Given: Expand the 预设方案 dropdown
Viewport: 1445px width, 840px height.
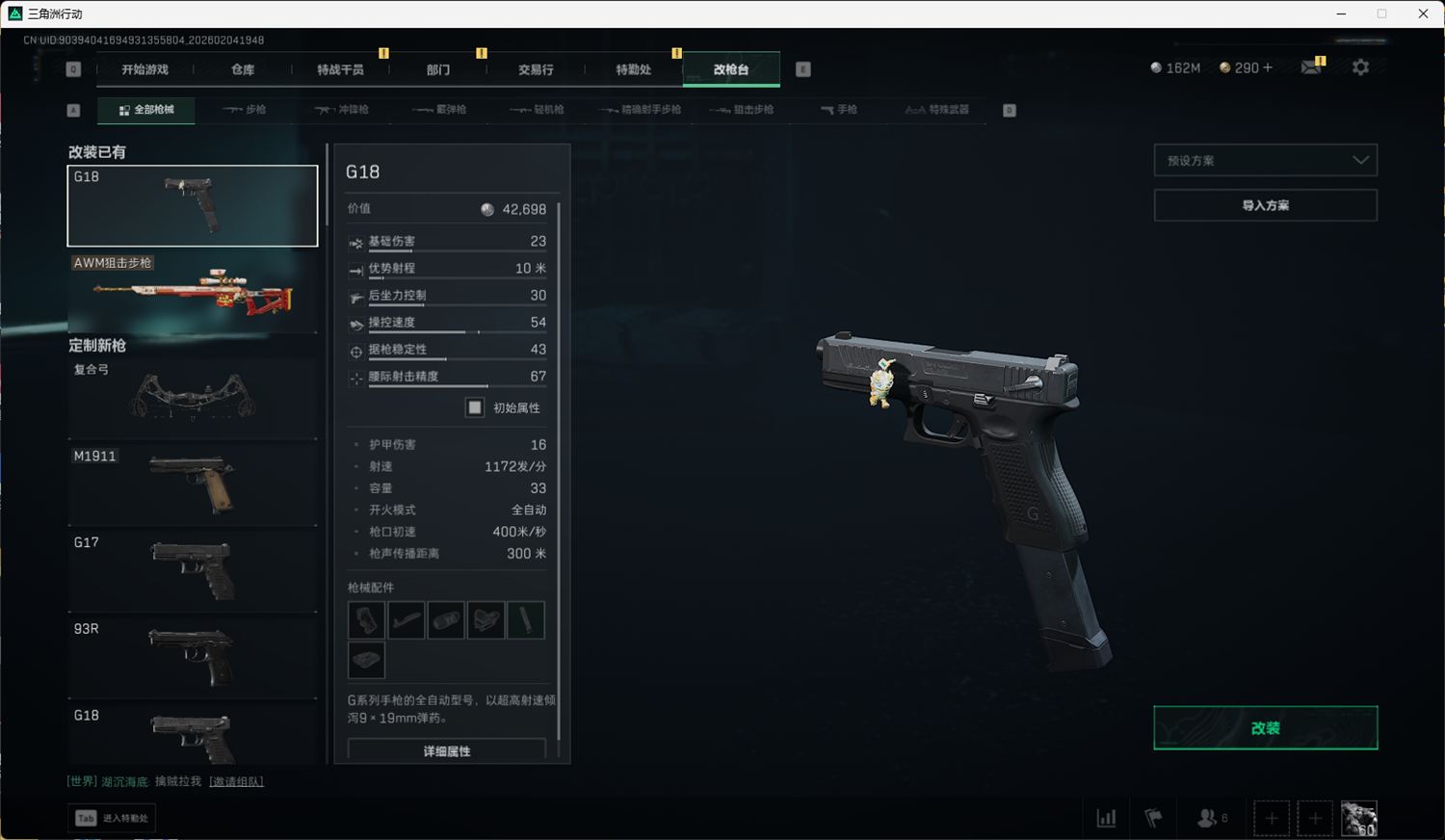Looking at the screenshot, I should [x=1265, y=160].
